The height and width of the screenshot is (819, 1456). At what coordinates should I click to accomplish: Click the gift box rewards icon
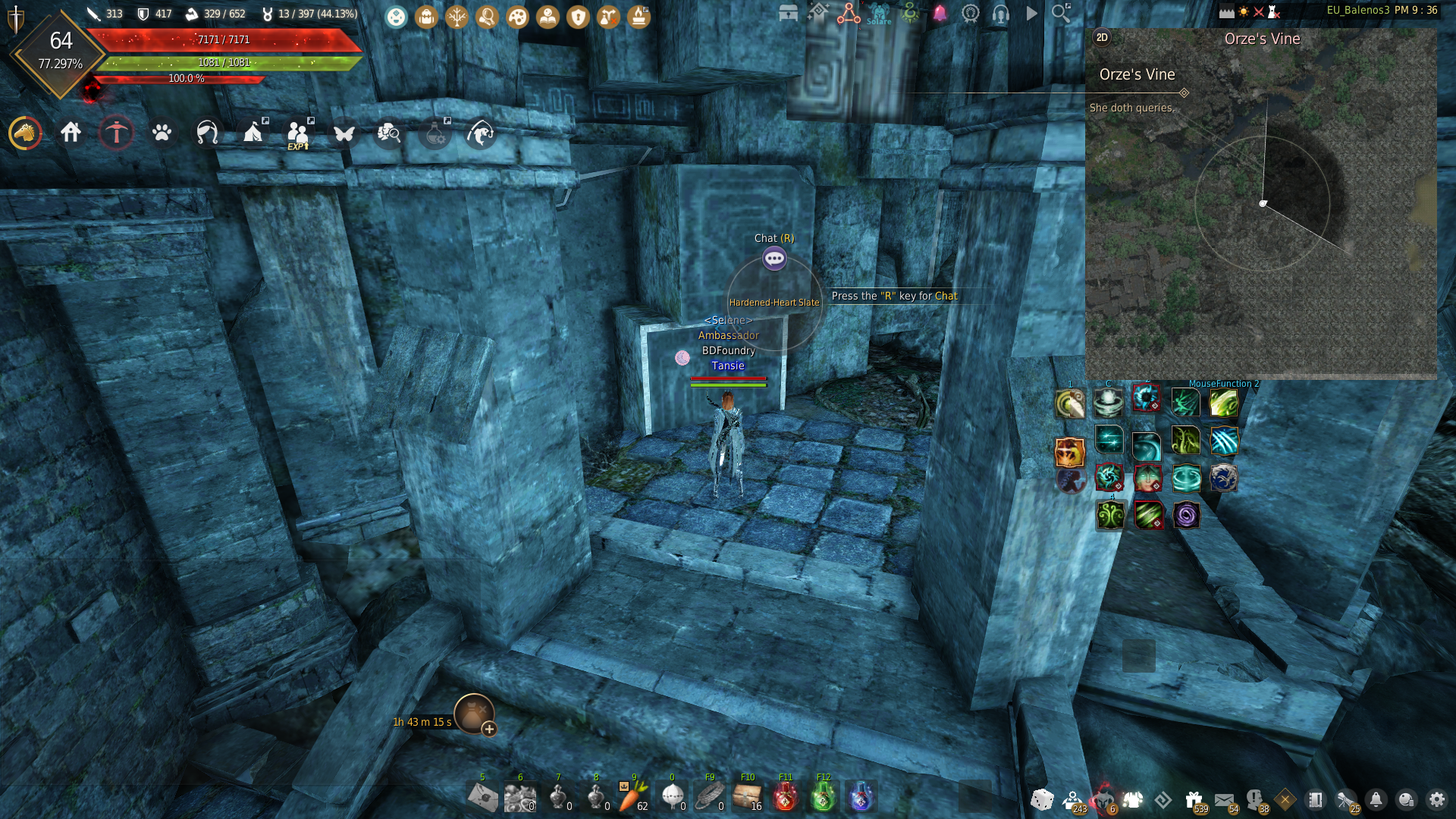point(1194,799)
